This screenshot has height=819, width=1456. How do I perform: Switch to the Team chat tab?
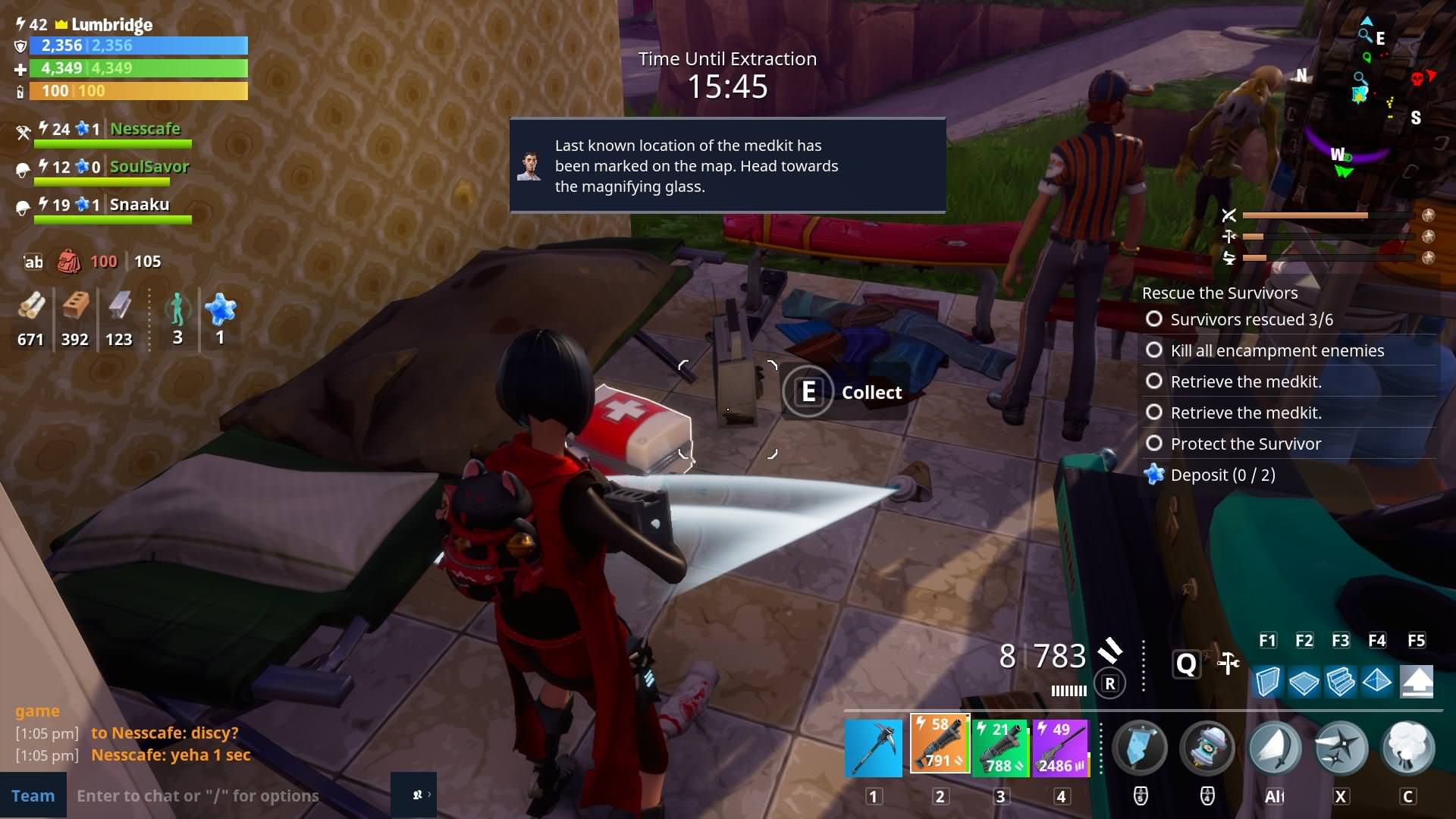click(x=33, y=795)
